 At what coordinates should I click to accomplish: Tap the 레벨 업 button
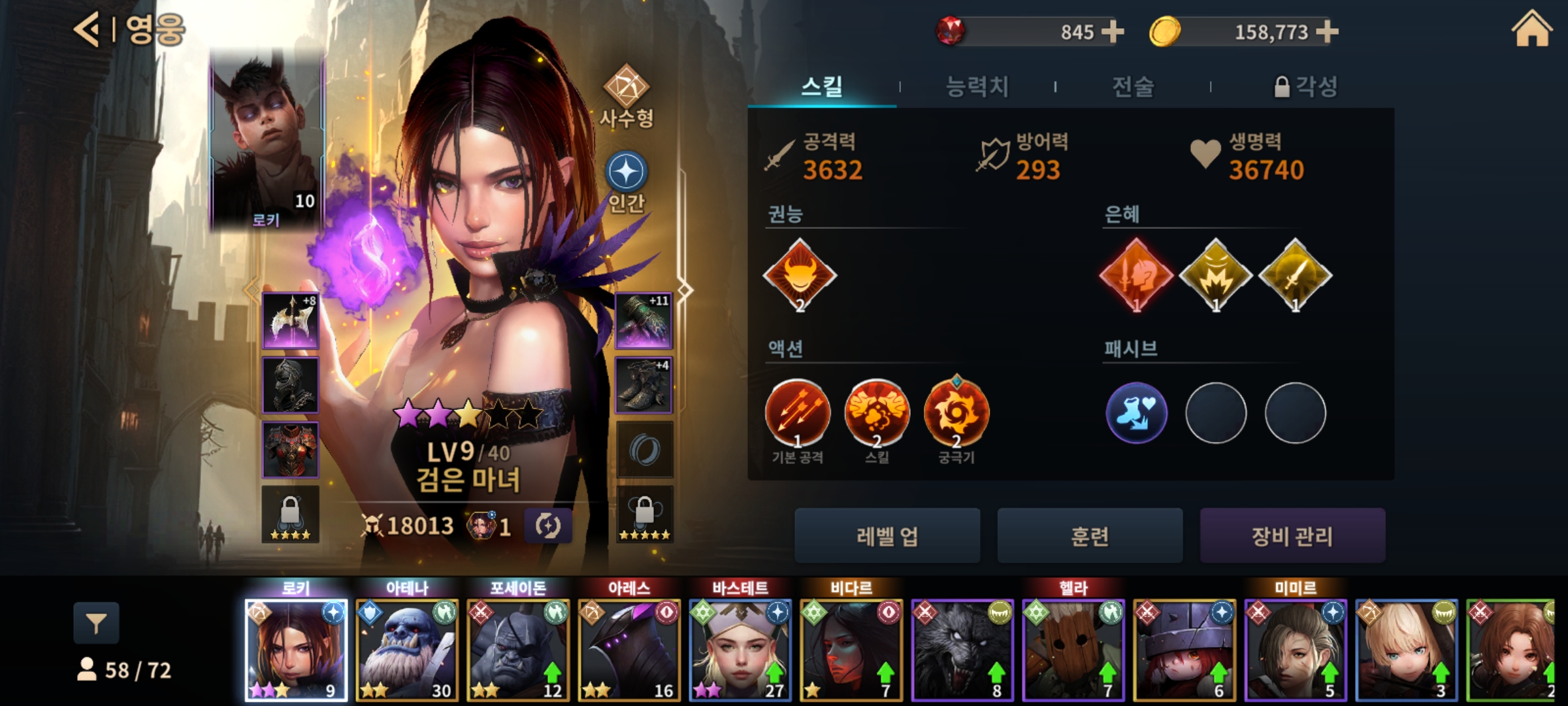(887, 536)
